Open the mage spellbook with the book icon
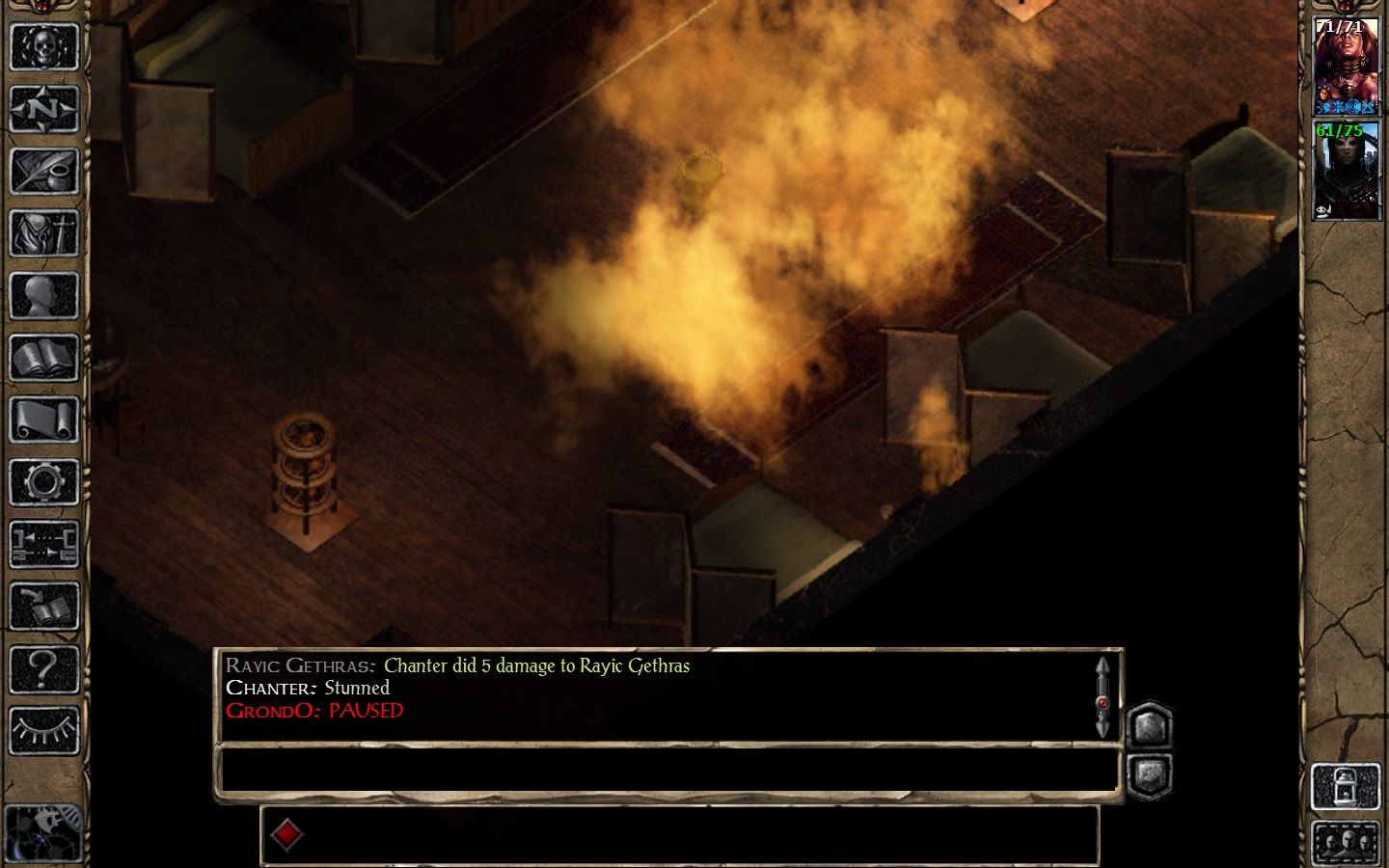Screen dimensions: 1389x868 point(43,359)
